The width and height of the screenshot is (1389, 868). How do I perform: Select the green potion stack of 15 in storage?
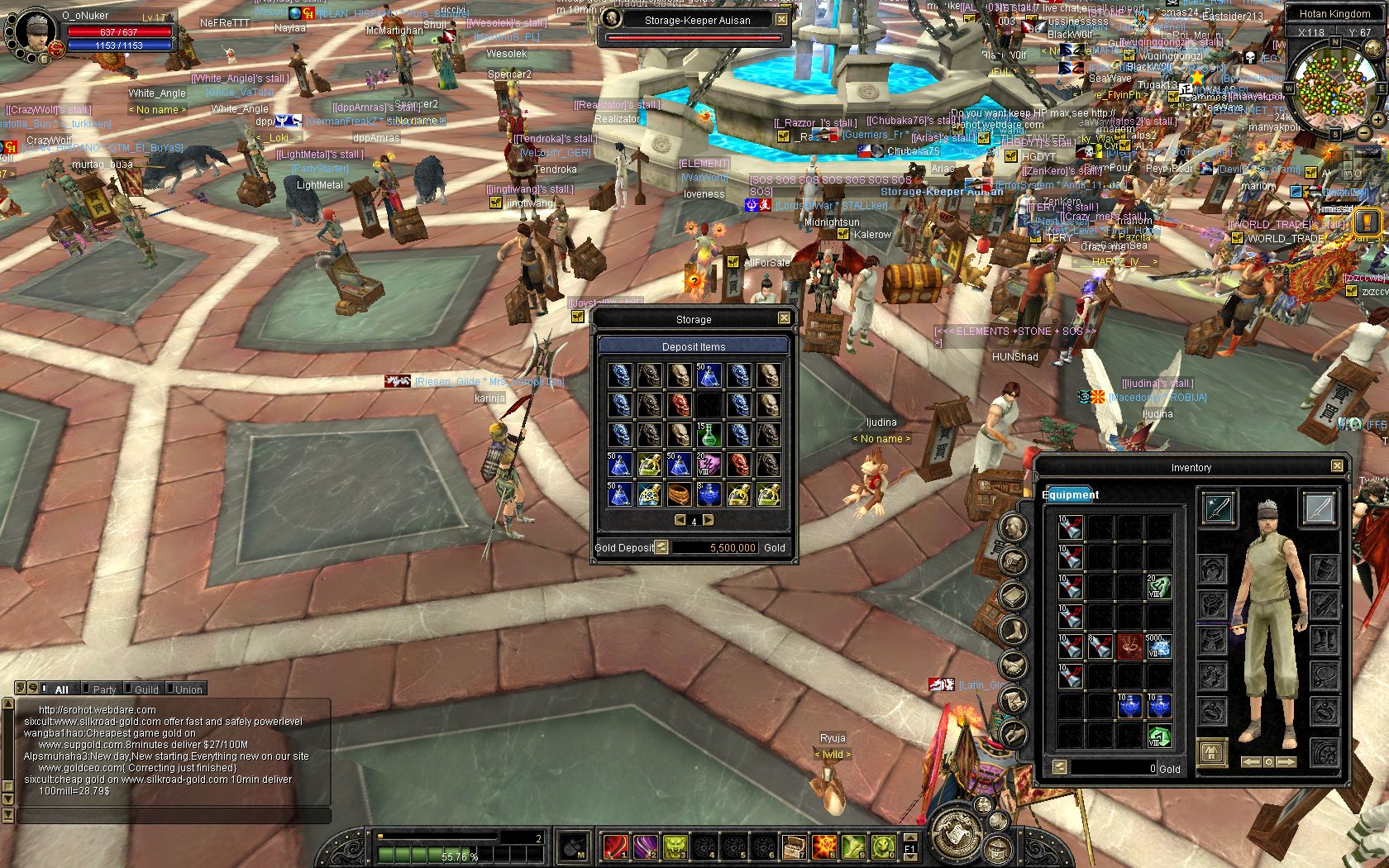click(709, 435)
